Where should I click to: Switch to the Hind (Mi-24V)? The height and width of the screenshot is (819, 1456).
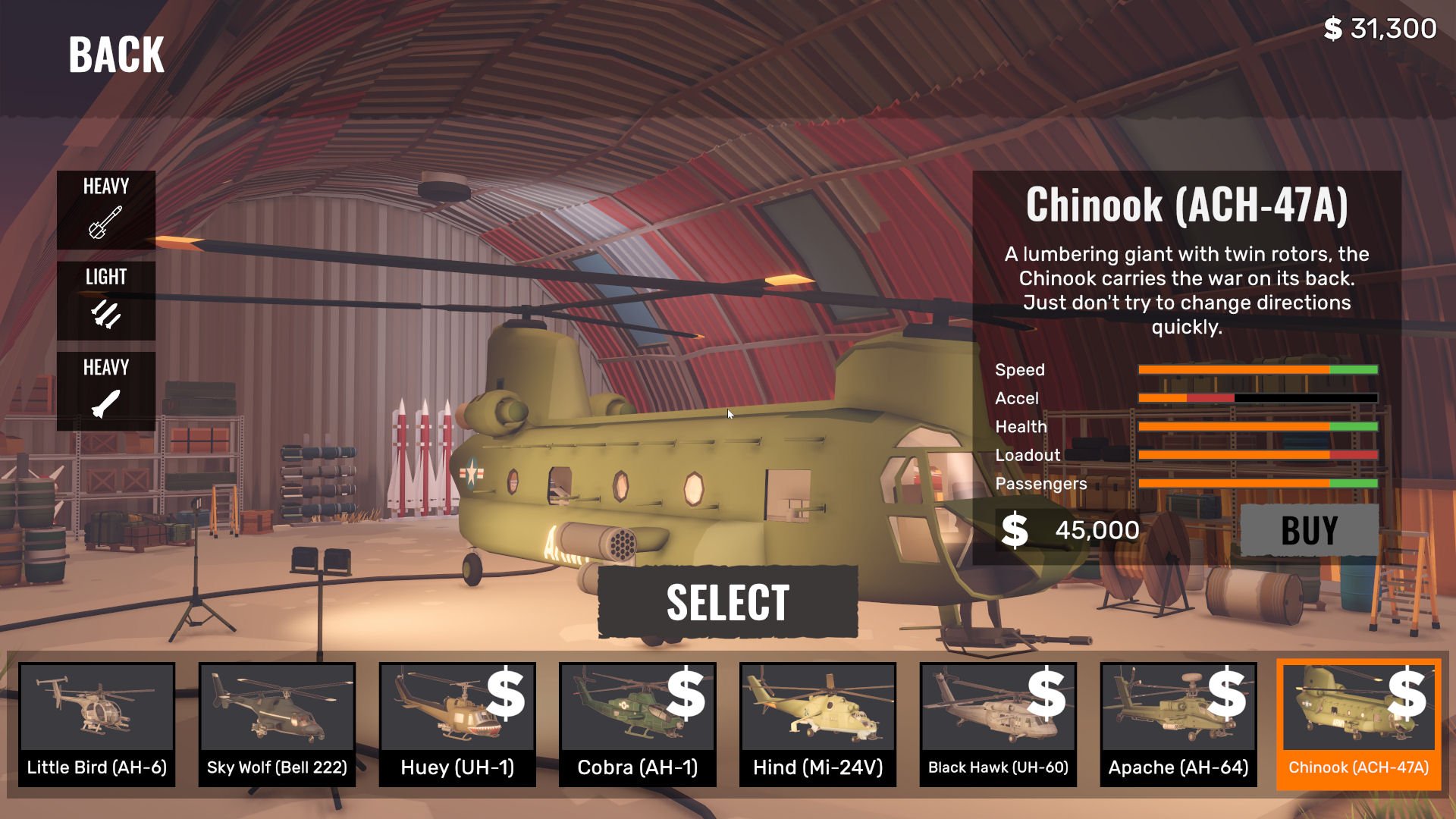817,723
